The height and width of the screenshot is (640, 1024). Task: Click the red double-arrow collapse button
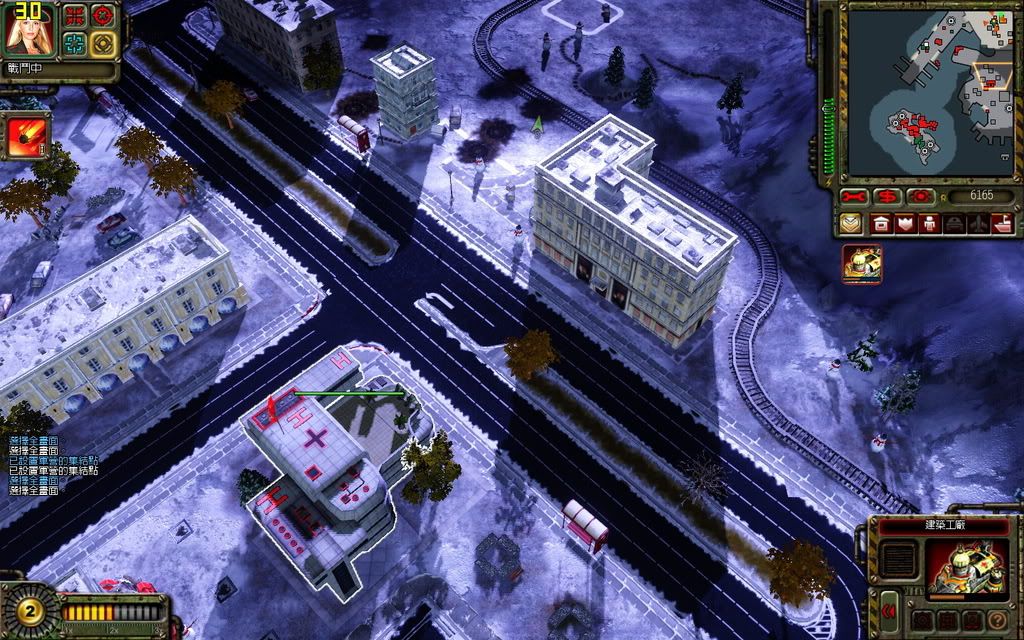(888, 607)
